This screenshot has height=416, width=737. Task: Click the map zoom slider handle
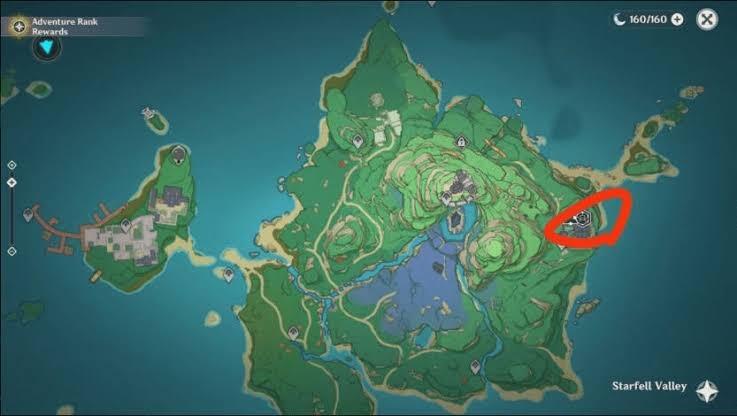[11, 183]
